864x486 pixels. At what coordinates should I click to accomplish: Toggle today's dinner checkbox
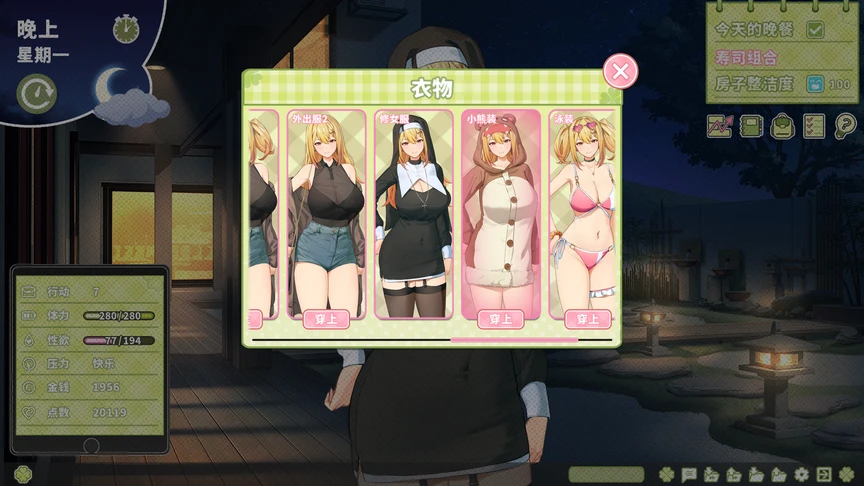815,30
